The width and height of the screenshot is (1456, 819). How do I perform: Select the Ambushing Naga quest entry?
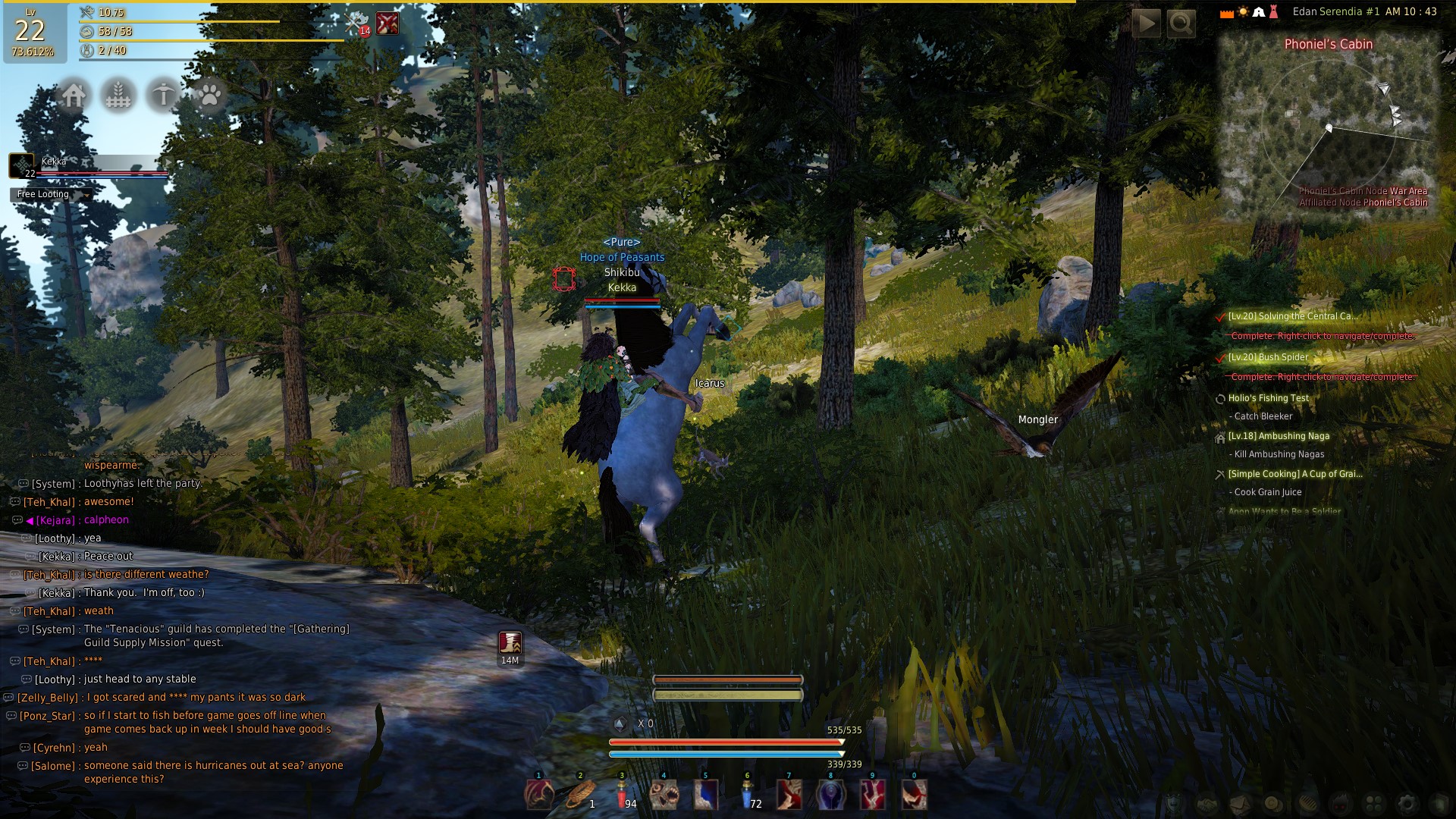(1279, 436)
